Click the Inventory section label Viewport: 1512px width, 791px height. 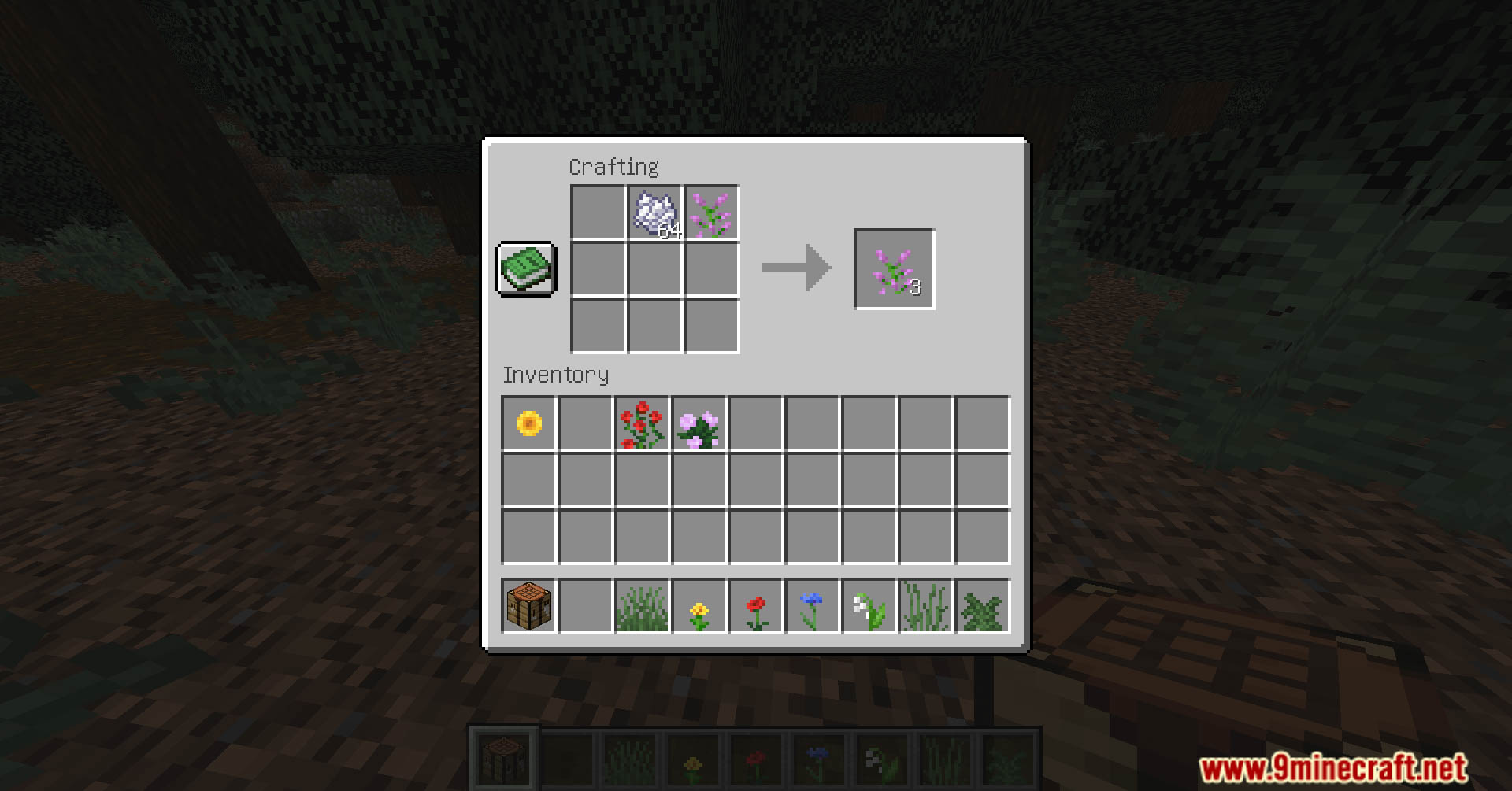[557, 375]
